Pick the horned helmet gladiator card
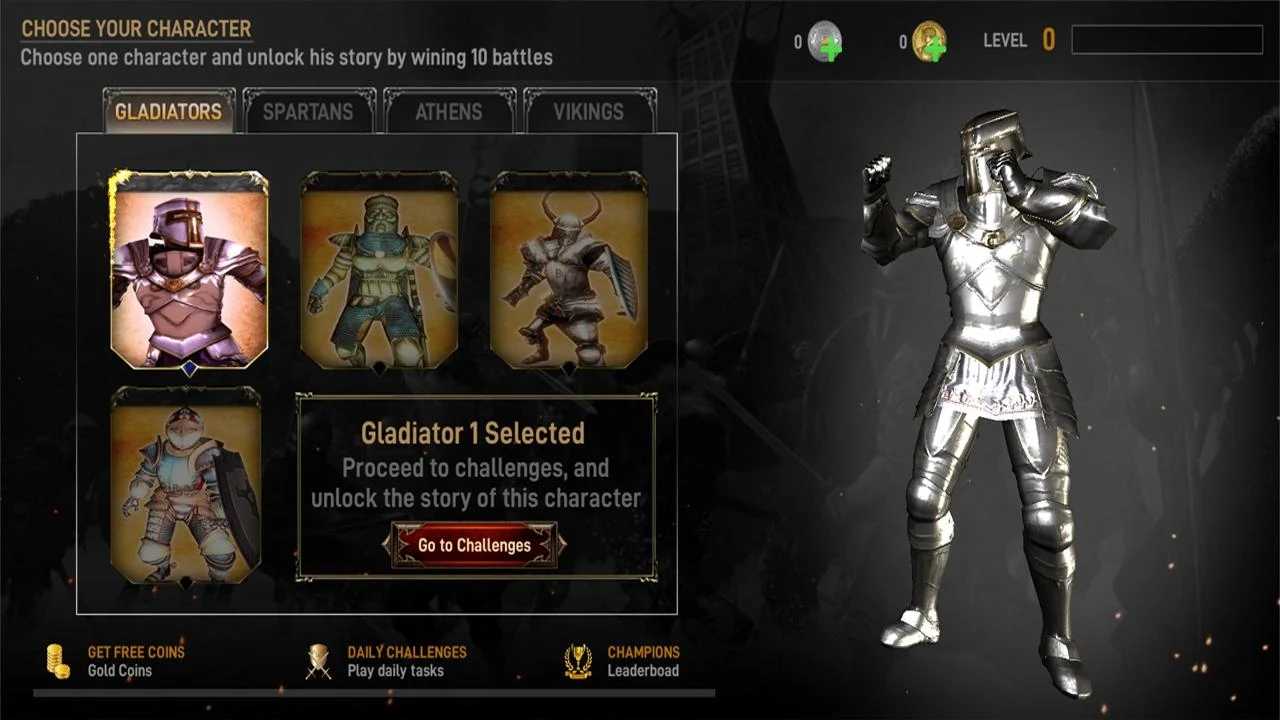 tap(569, 270)
